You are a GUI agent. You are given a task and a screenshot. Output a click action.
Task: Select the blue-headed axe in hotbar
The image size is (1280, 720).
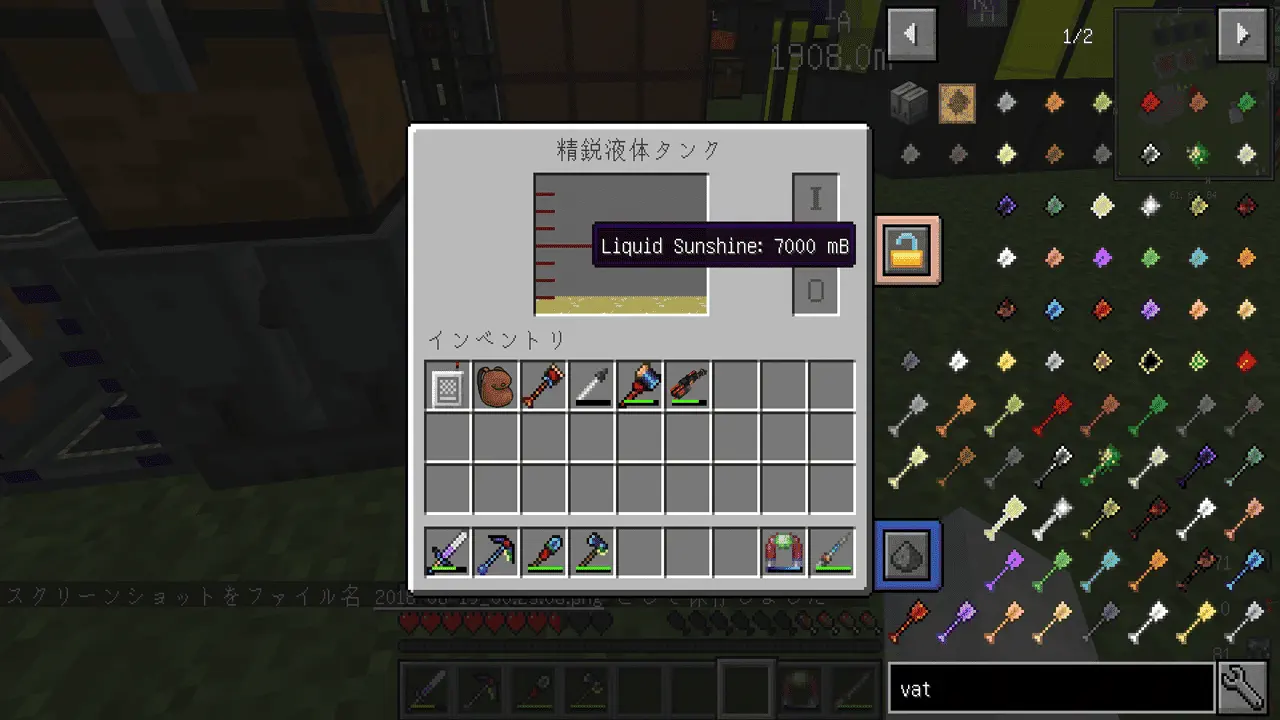tap(592, 553)
